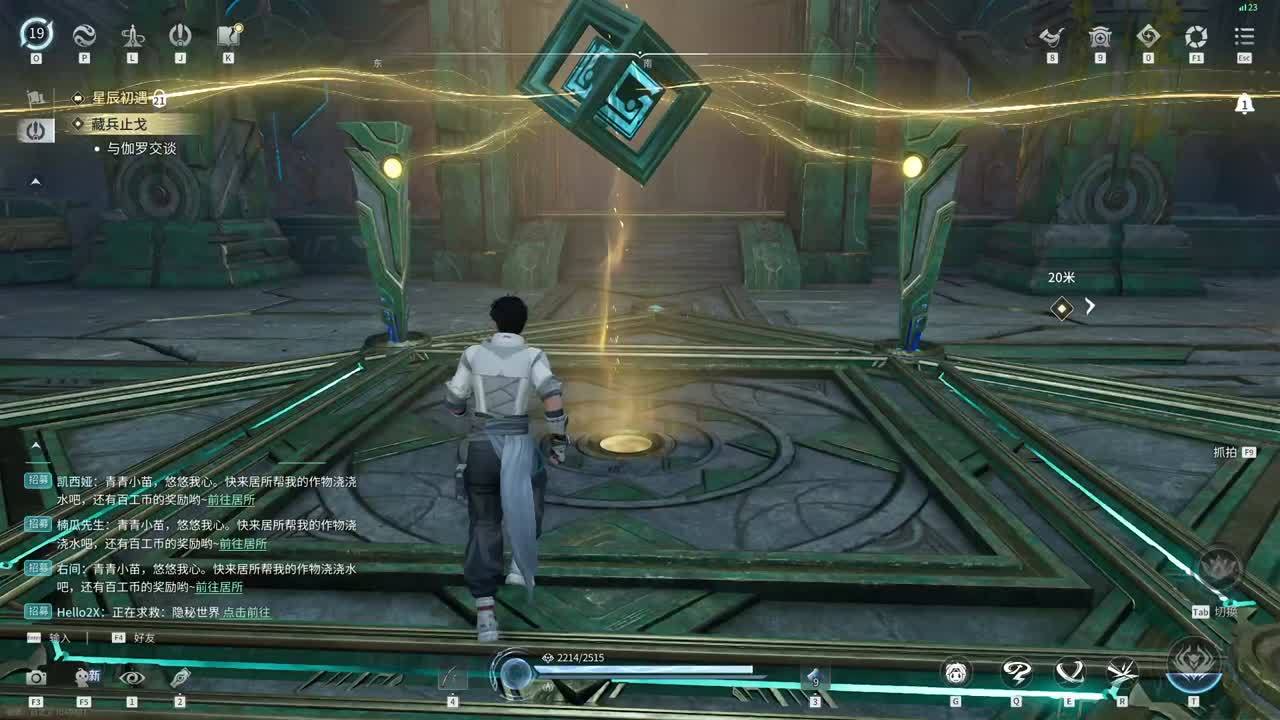Open the notification bell
1280x720 pixels.
1244,104
